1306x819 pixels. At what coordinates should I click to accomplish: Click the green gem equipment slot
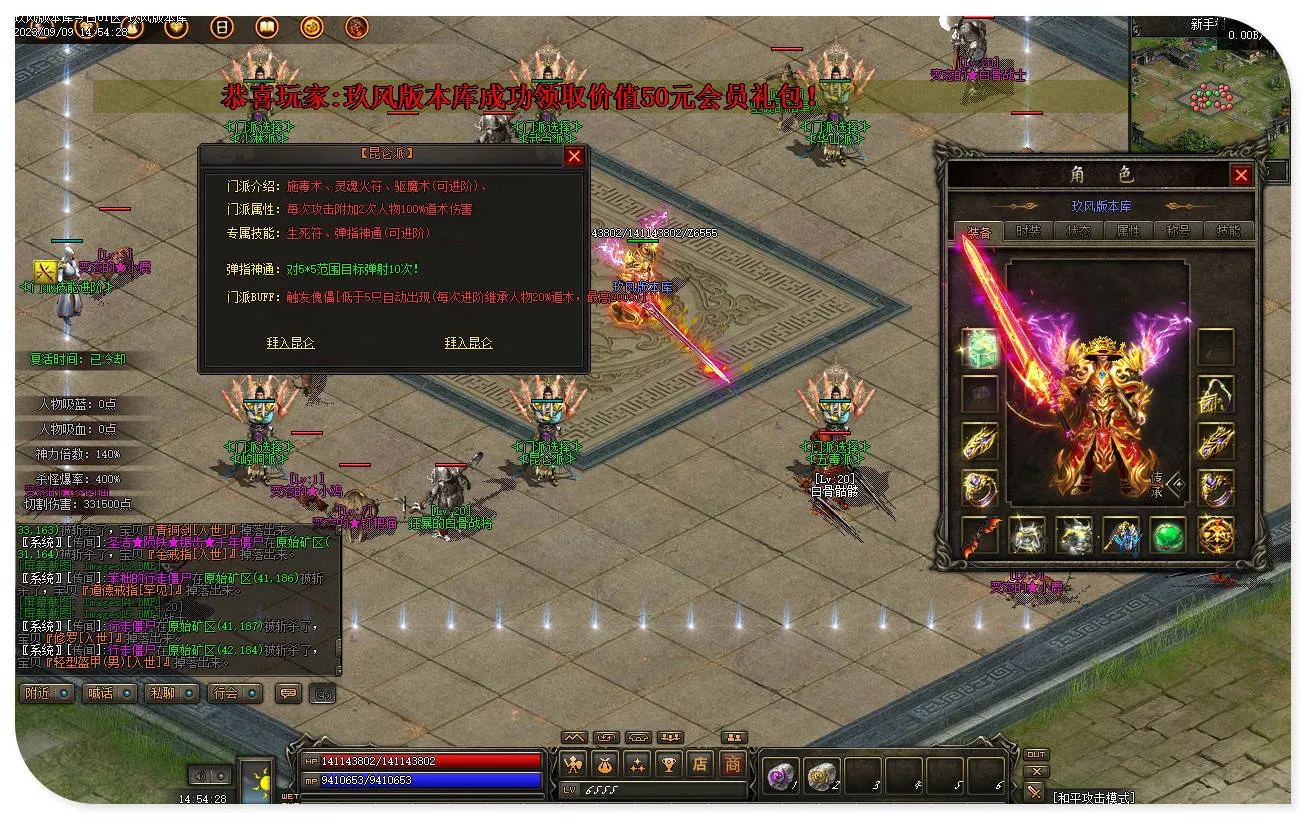pos(1167,535)
